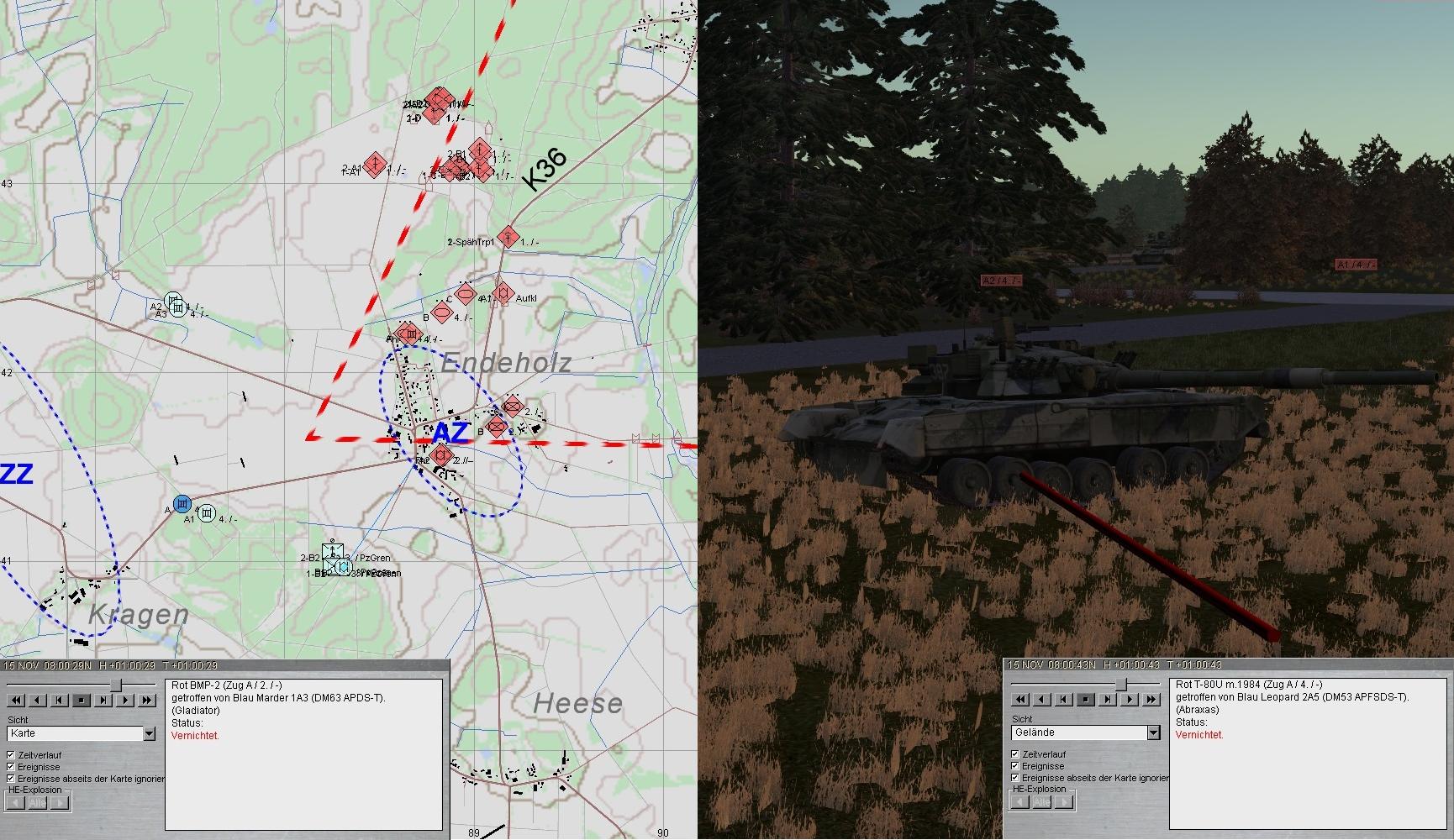Screen dimensions: 1454x840
Task: Toggle Zeitverlauf checkbox in the Gelände panel
Action: [x=1015, y=754]
